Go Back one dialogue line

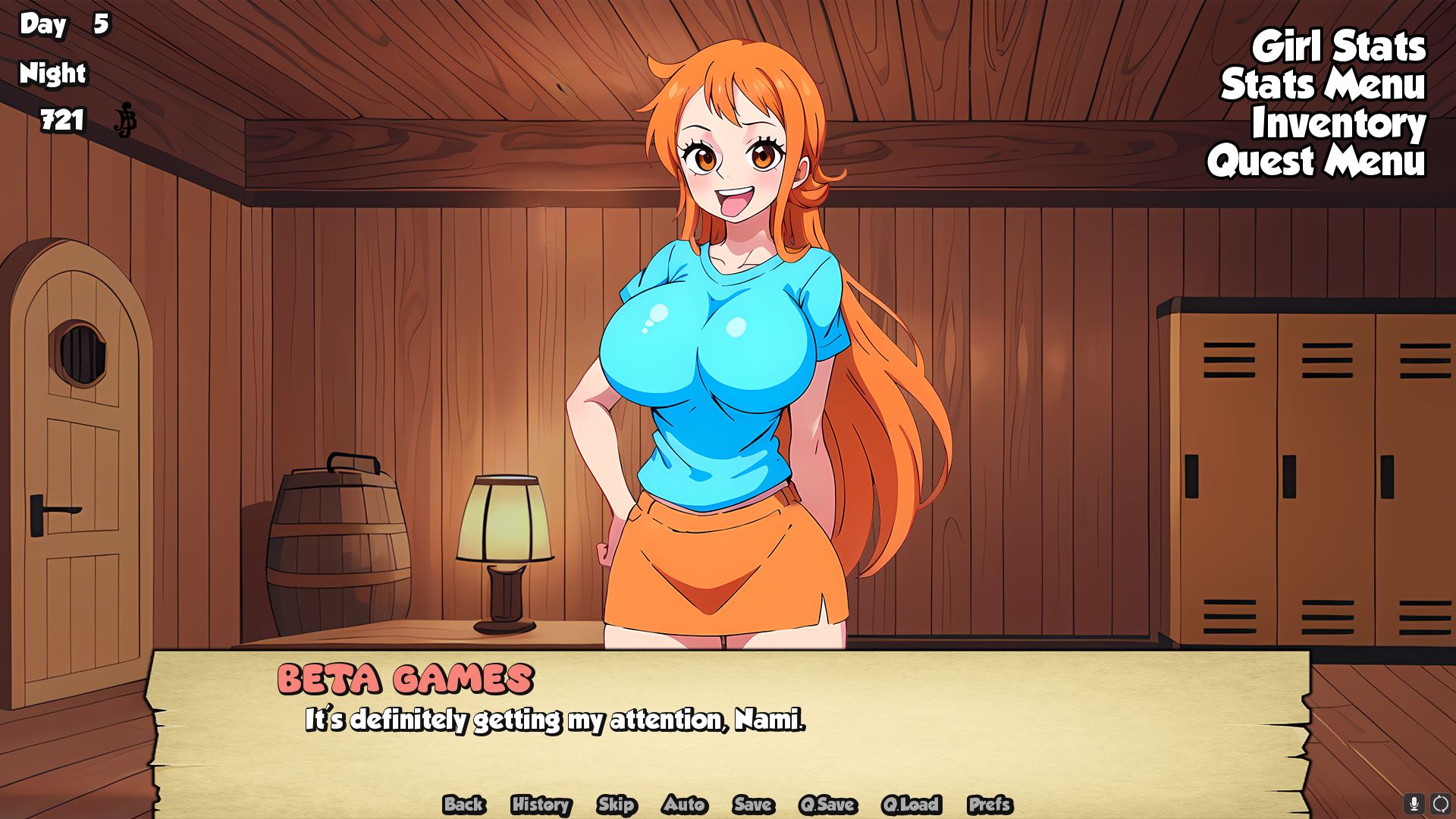pyautogui.click(x=464, y=805)
